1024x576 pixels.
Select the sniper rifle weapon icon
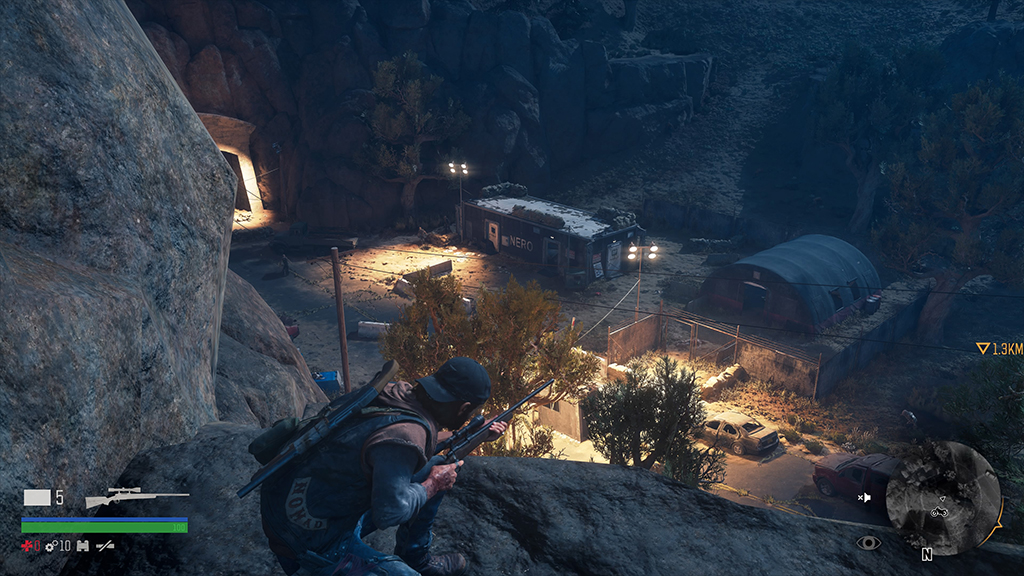pos(137,498)
